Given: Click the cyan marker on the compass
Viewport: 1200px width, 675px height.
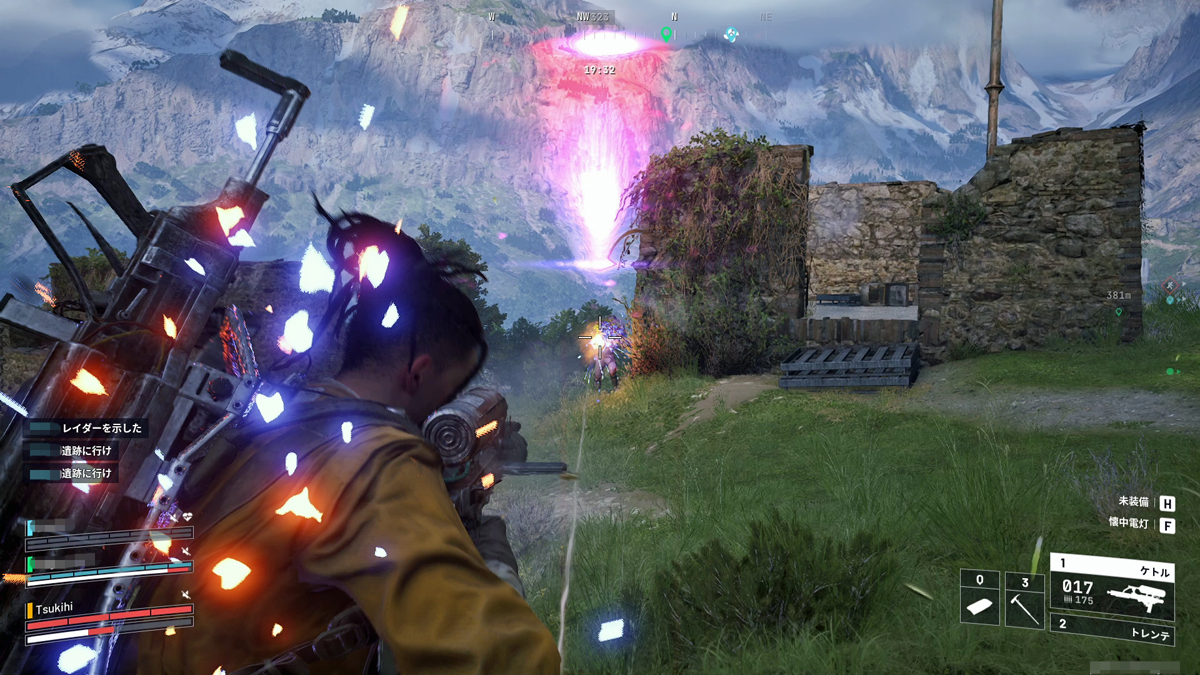Looking at the screenshot, I should point(731,34).
